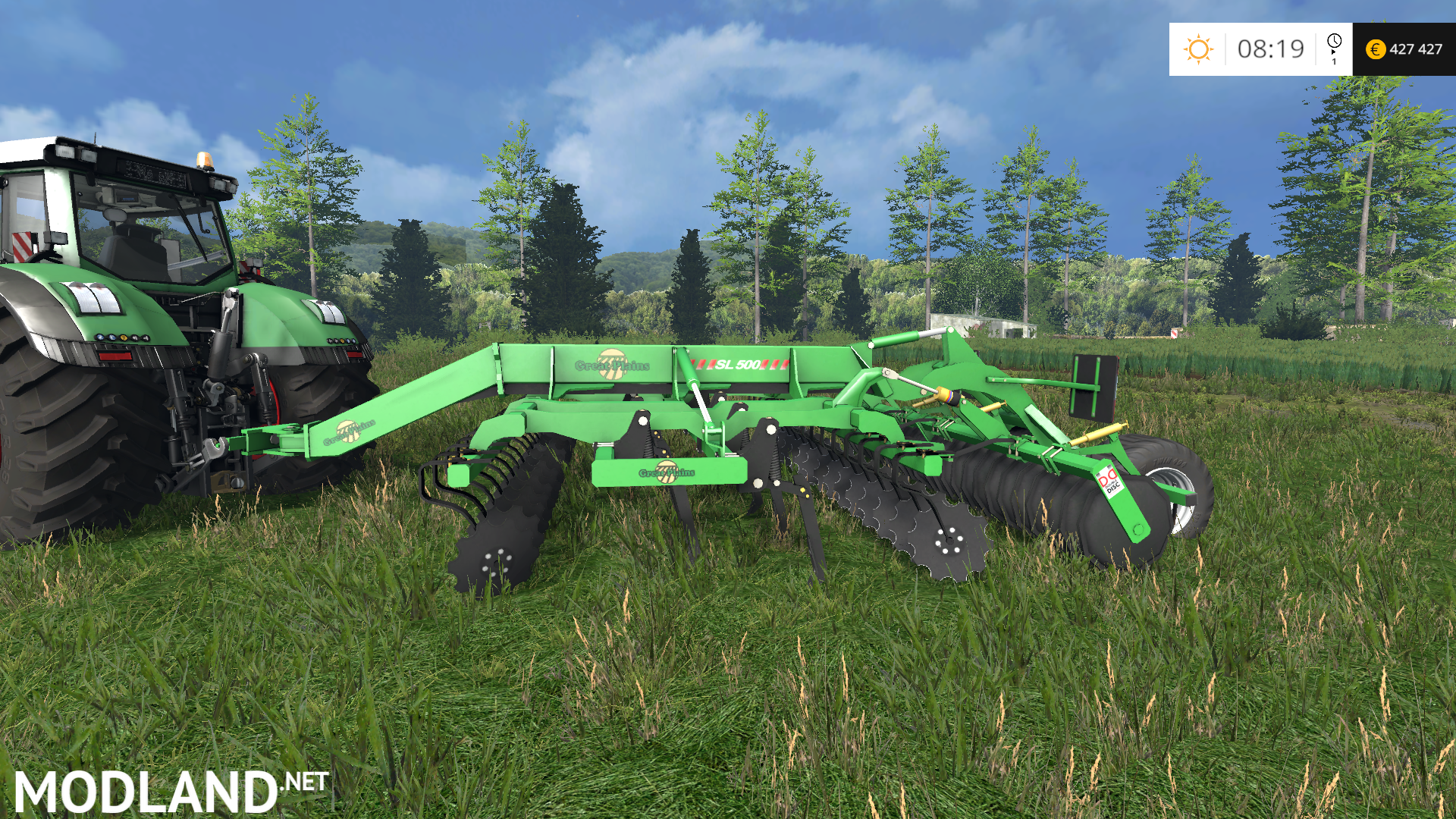Screen dimensions: 1456x819
Task: Select the SL 500 model label on the implement
Action: pyautogui.click(x=739, y=364)
